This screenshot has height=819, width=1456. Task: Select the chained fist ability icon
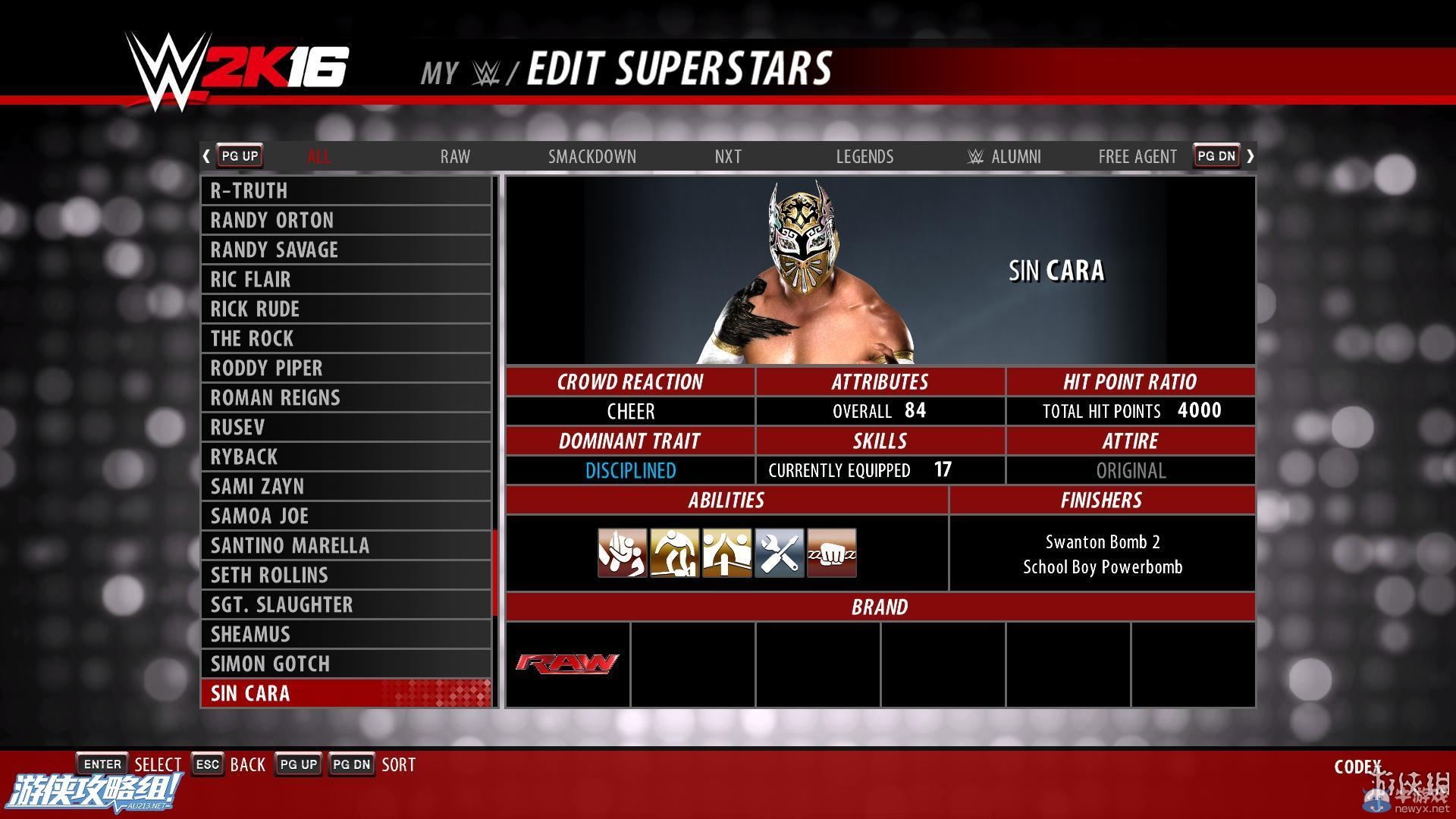[x=831, y=552]
